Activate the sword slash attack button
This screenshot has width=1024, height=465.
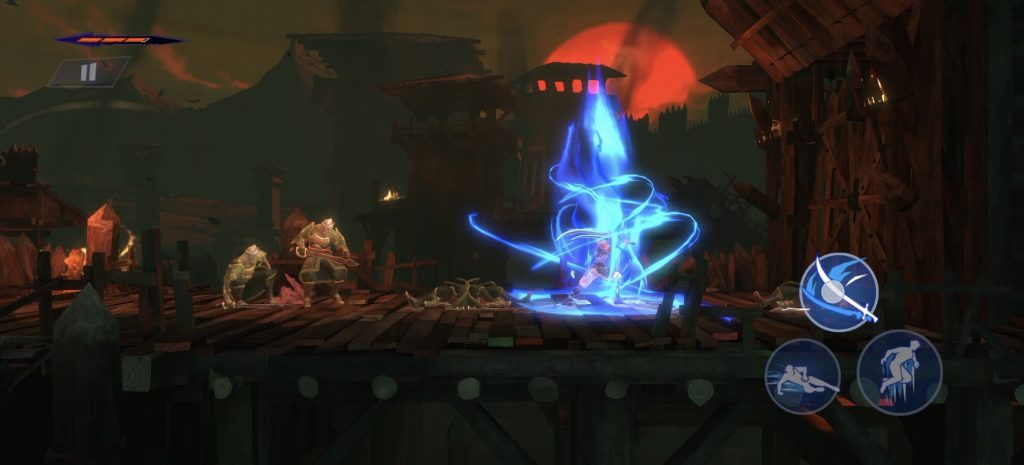pyautogui.click(x=839, y=292)
